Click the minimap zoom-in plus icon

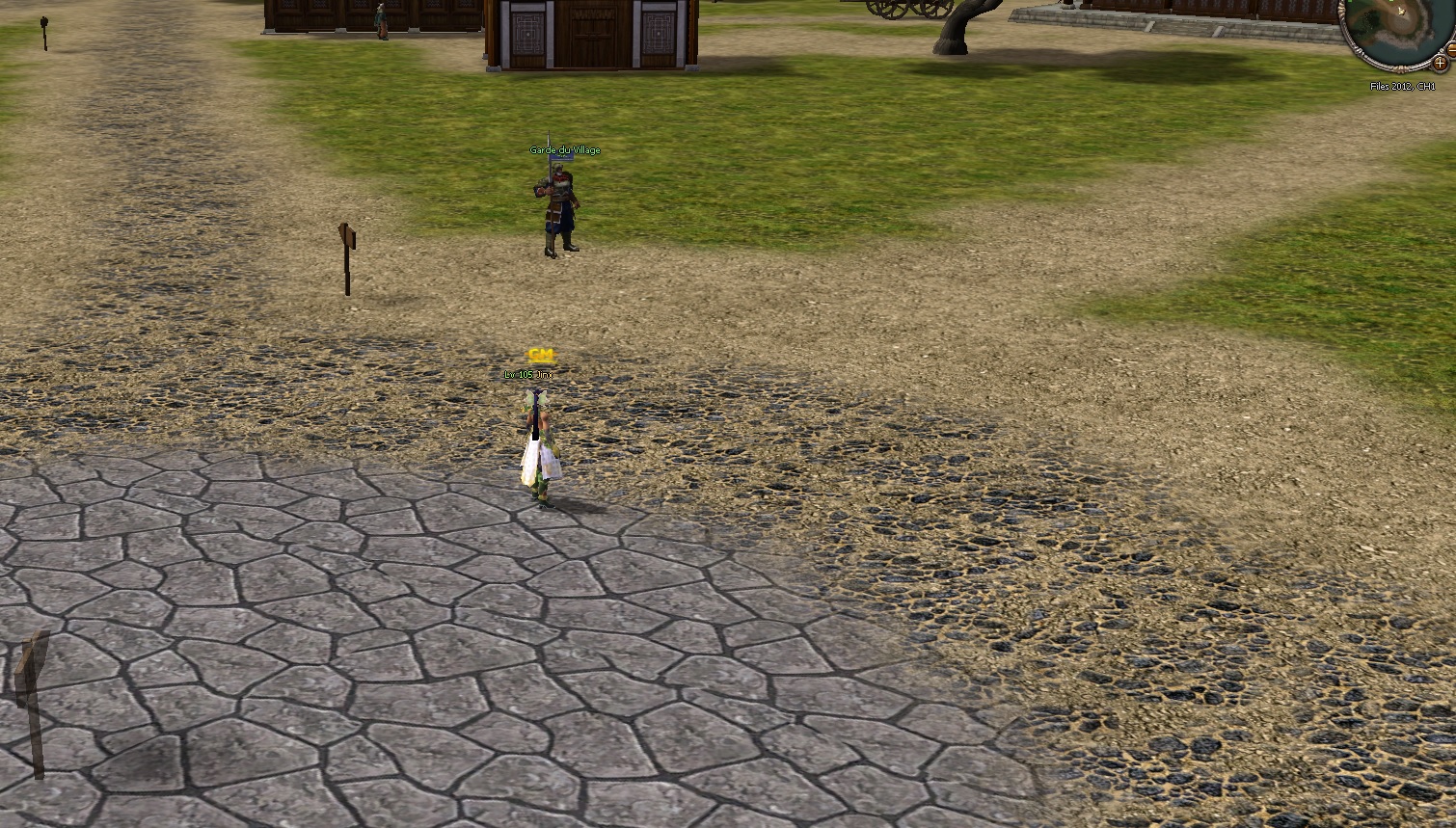click(x=1441, y=63)
